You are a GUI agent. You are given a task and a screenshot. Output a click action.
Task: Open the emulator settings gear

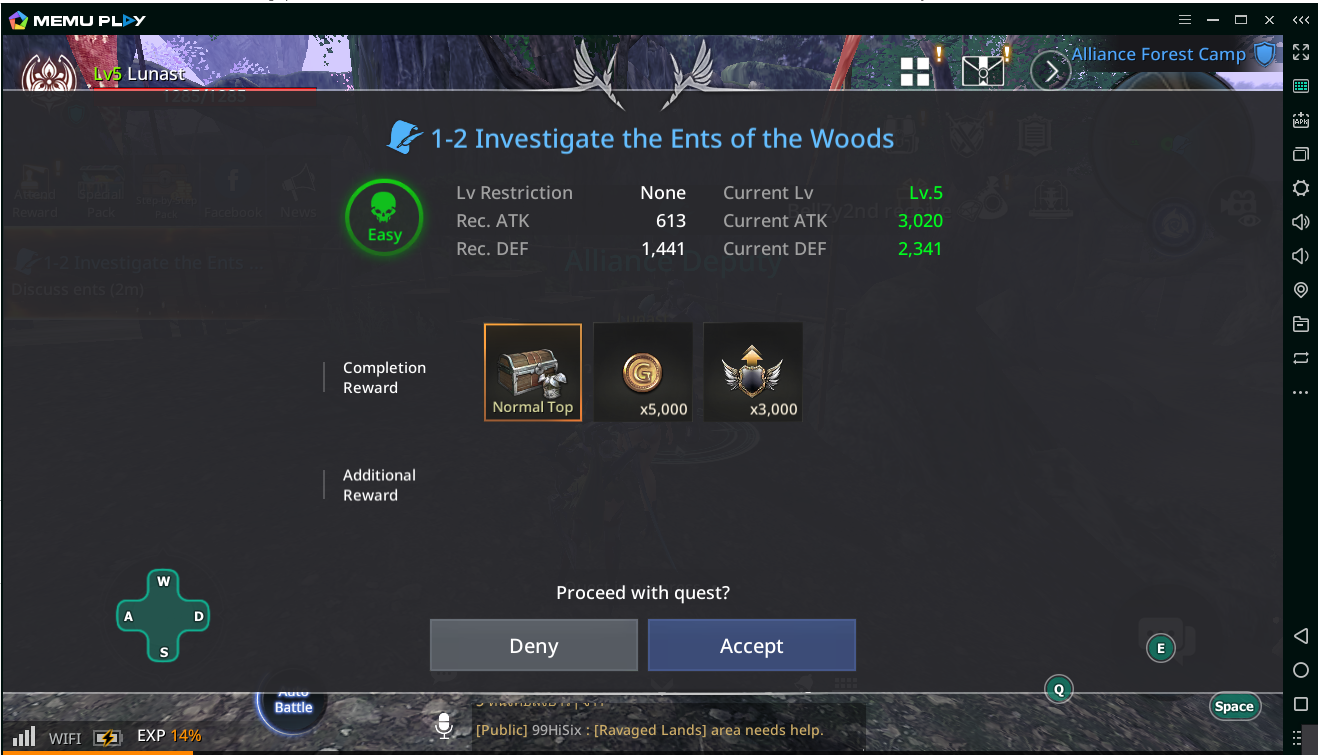[x=1300, y=188]
